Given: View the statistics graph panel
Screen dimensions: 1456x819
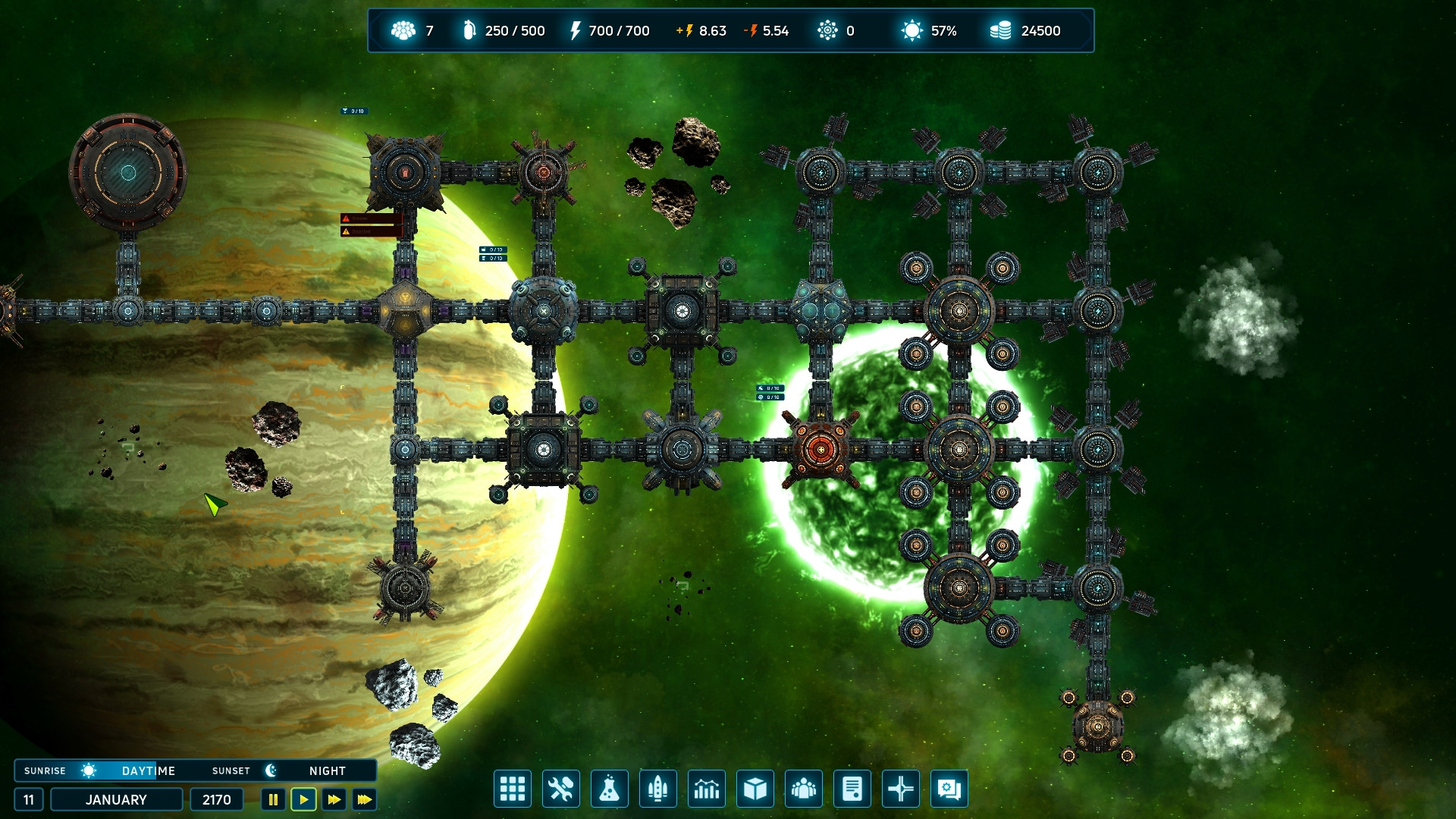Looking at the screenshot, I should [x=707, y=789].
